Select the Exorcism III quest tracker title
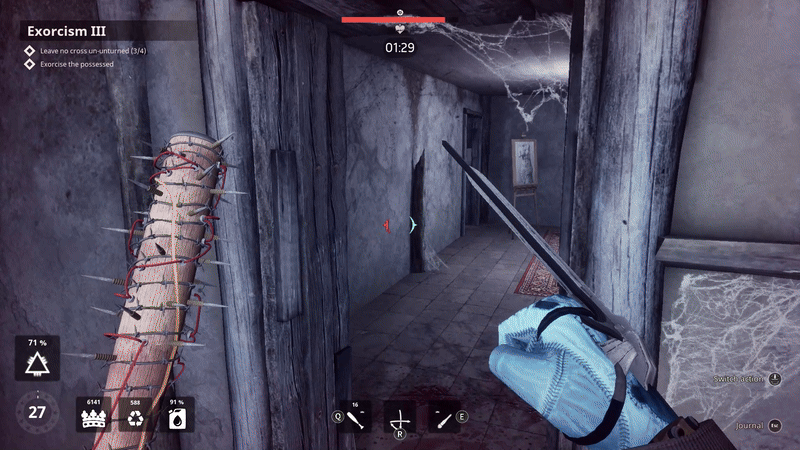 pyautogui.click(x=66, y=30)
